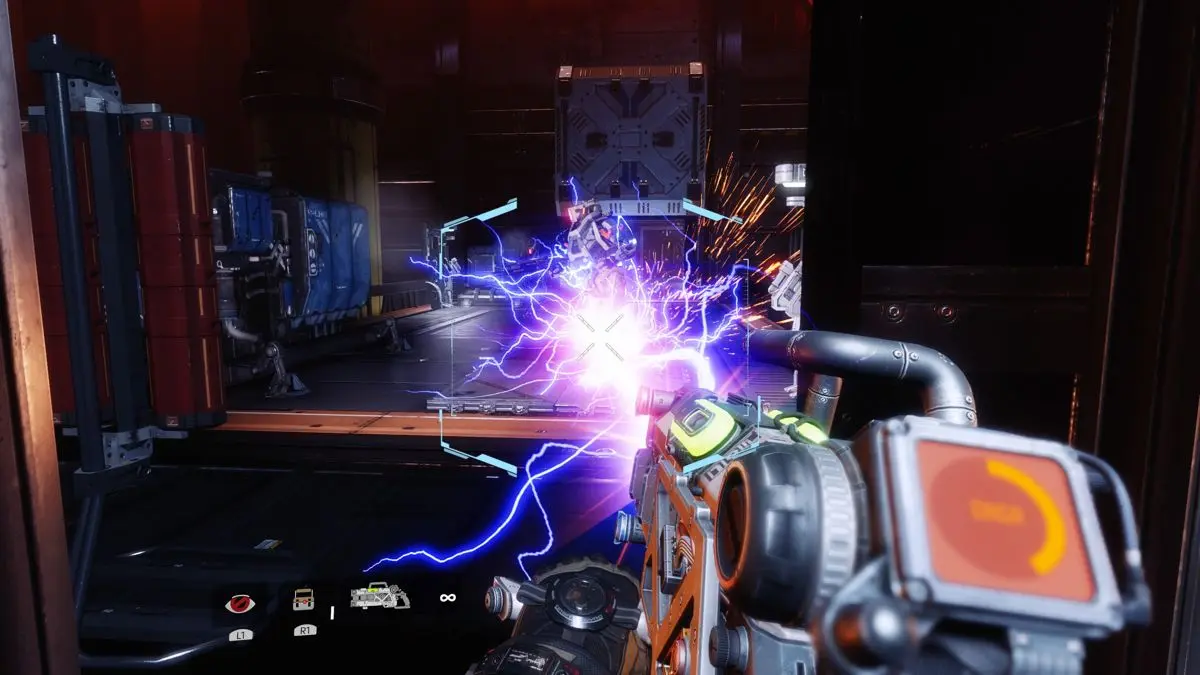Select the equipped weapon icon in the HUD
1200x675 pixels.
click(380, 597)
